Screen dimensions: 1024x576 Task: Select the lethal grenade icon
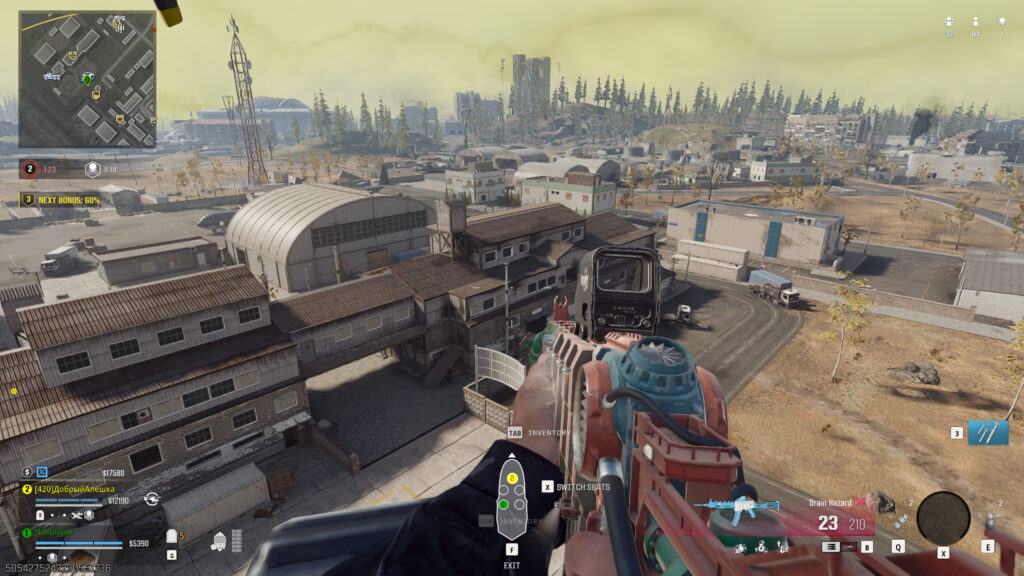pos(988,521)
